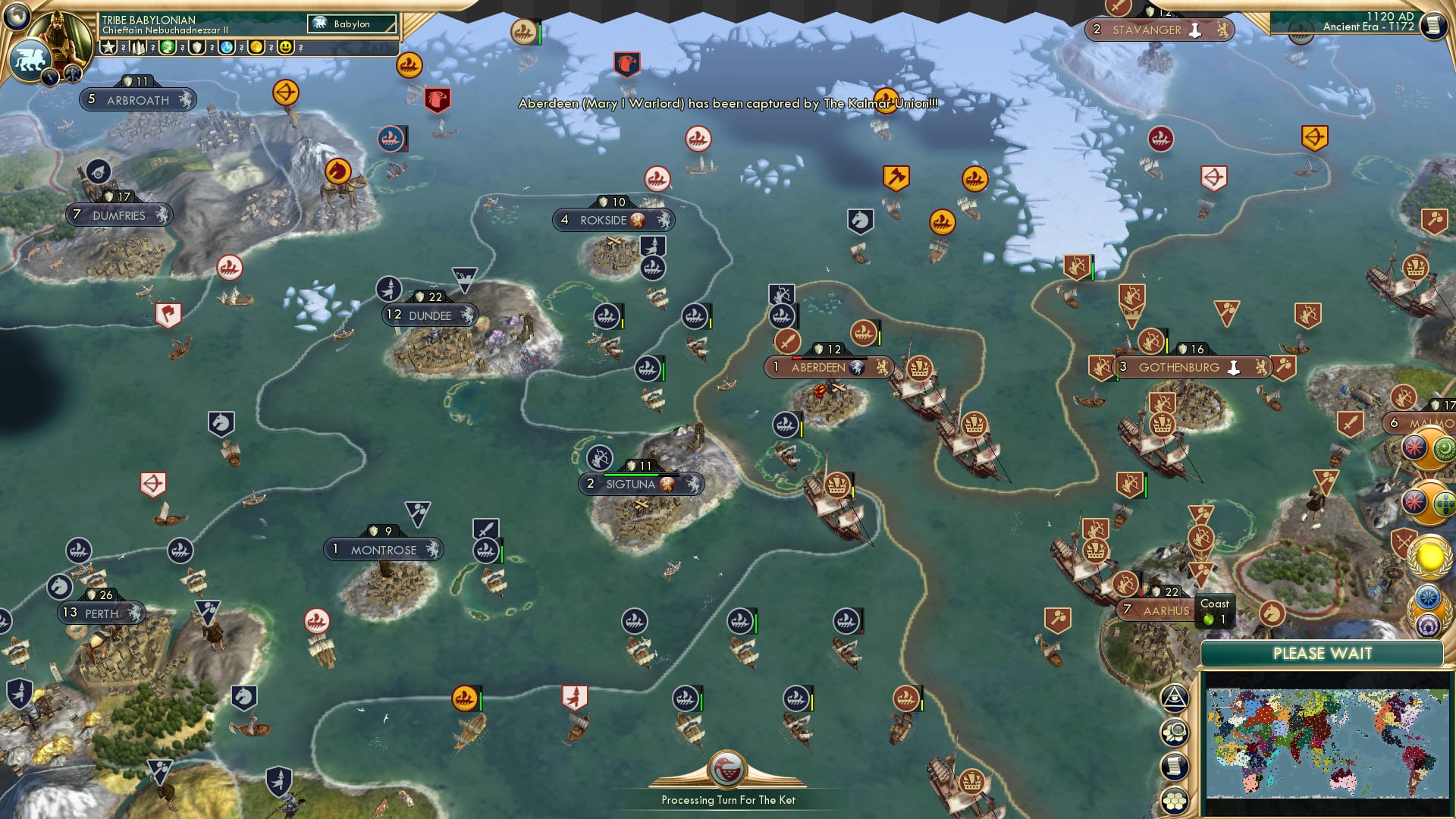Click the Nebuchadnezzar II leader portrait

point(61,32)
